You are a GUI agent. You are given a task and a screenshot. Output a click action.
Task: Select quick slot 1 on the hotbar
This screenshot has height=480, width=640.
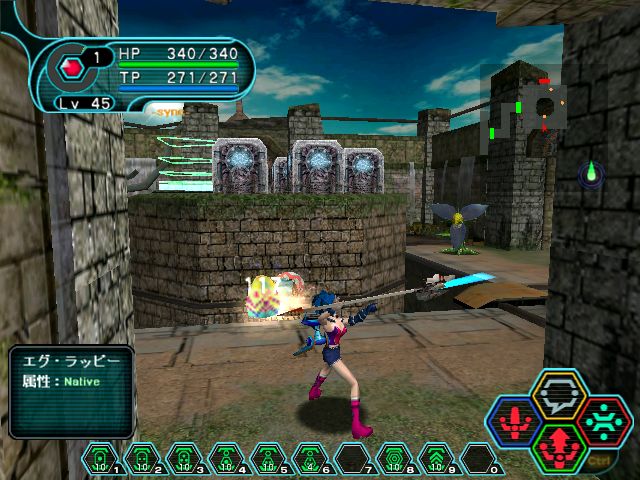click(101, 459)
